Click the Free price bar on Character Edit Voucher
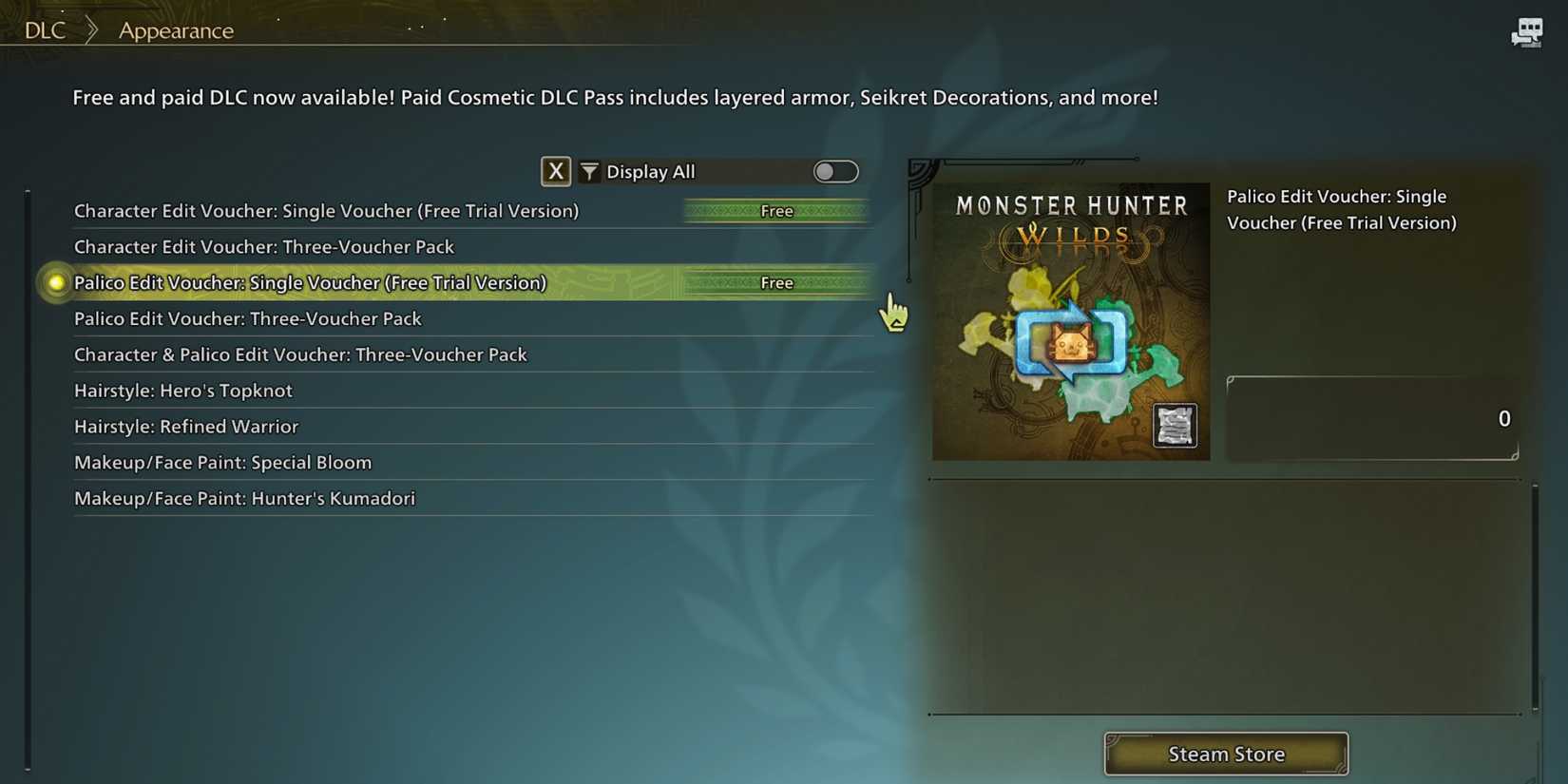The width and height of the screenshot is (1568, 784). [776, 210]
